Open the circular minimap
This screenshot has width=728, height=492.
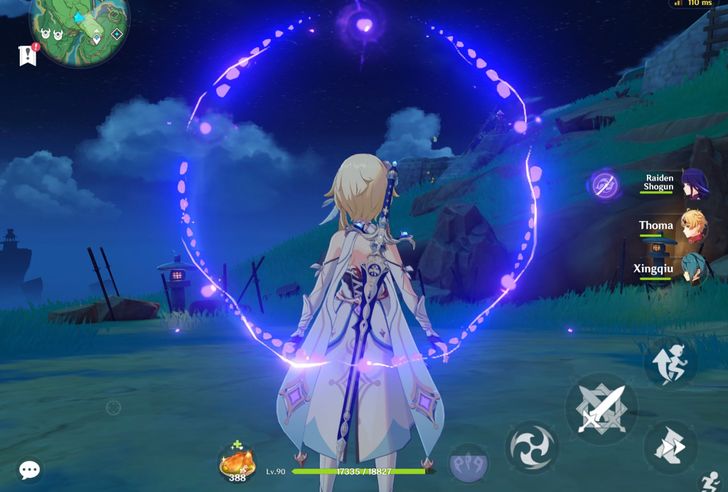(80, 25)
